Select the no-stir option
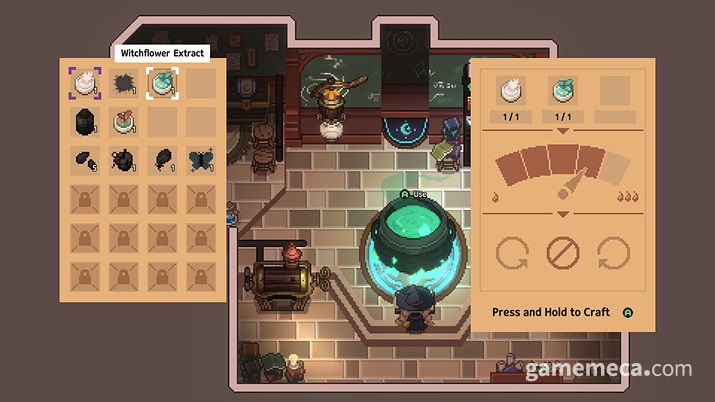715x402 pixels. pyautogui.click(x=563, y=253)
